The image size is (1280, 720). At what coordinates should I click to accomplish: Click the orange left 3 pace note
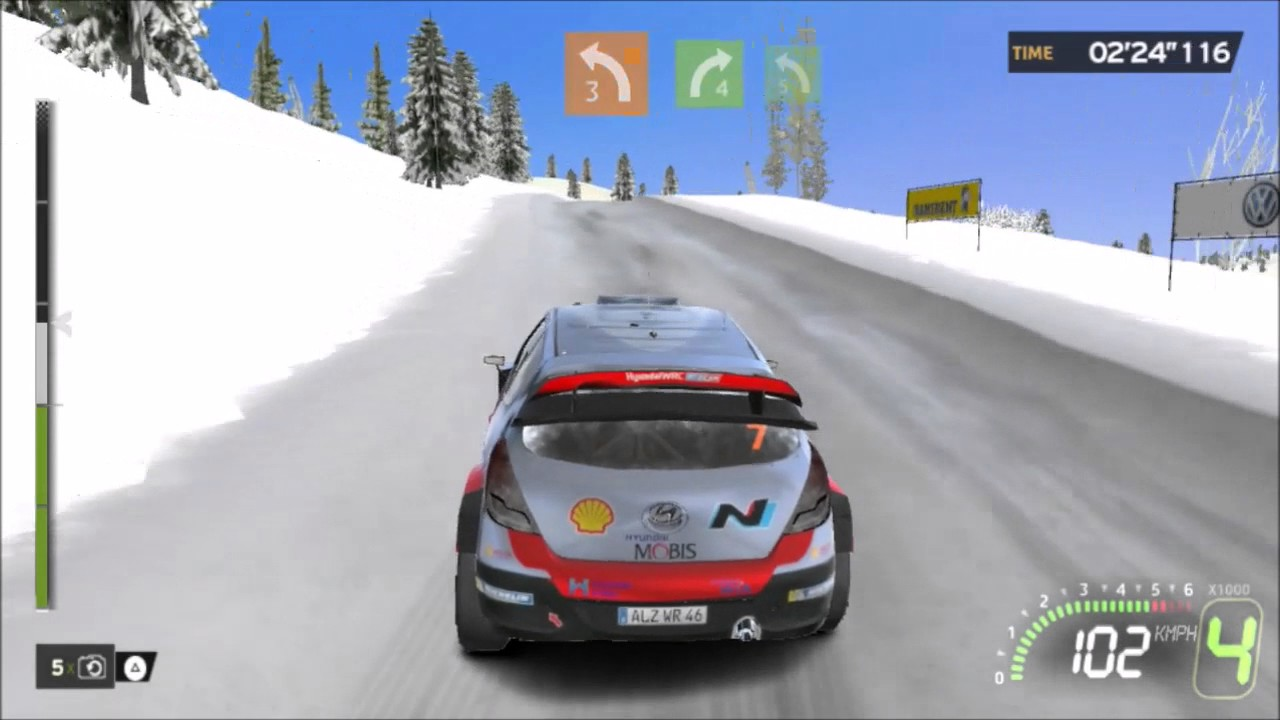point(606,74)
